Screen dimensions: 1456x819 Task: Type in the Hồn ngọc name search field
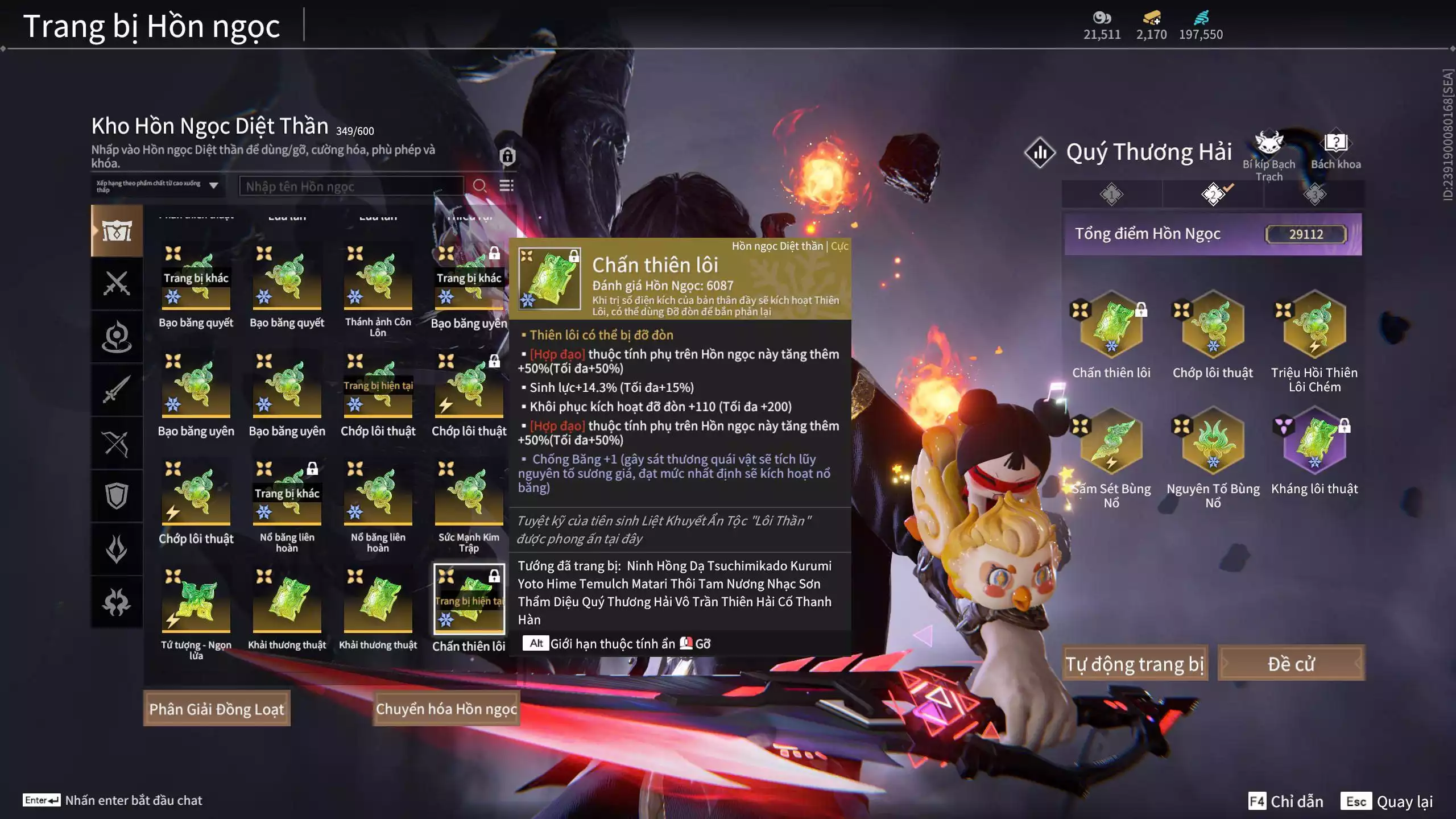(x=351, y=186)
